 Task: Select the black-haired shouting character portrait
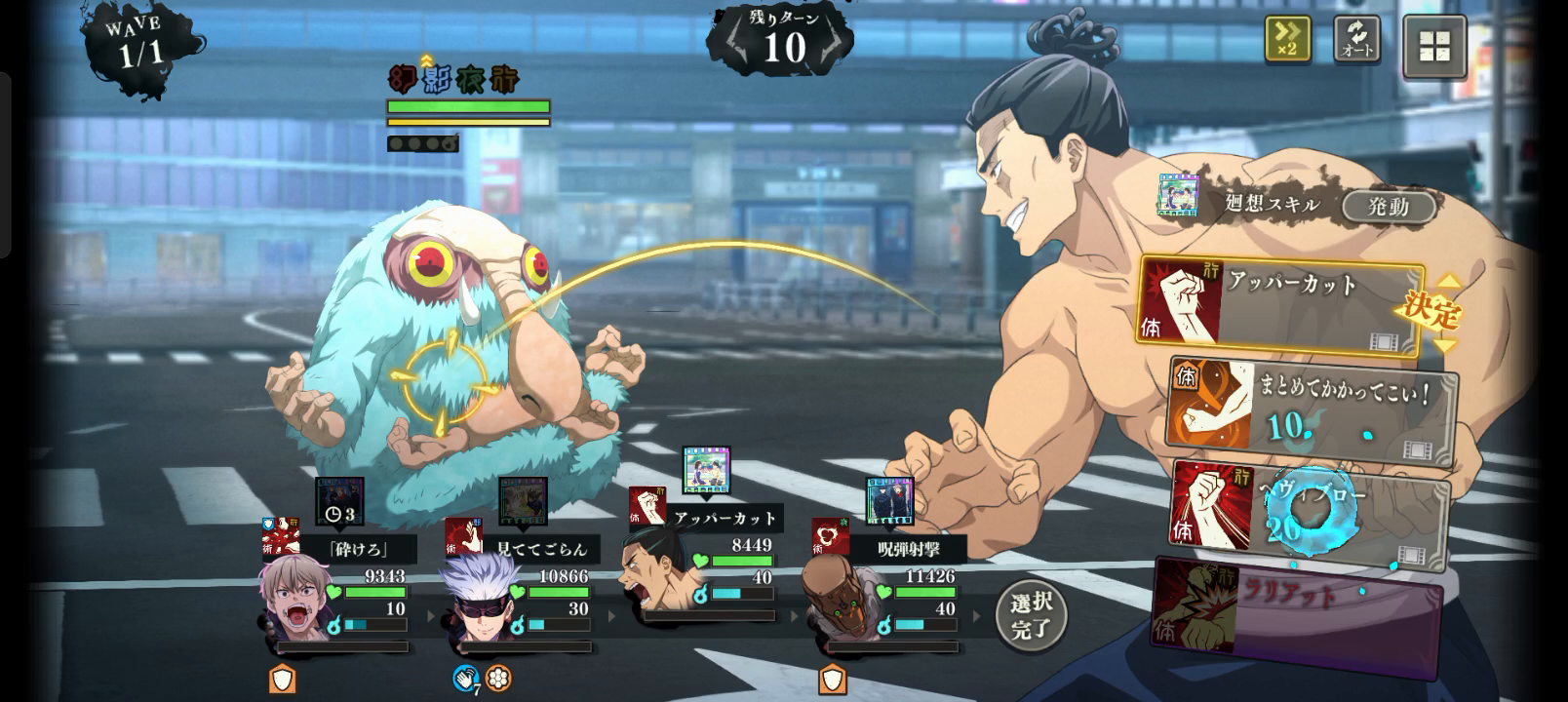[x=656, y=570]
